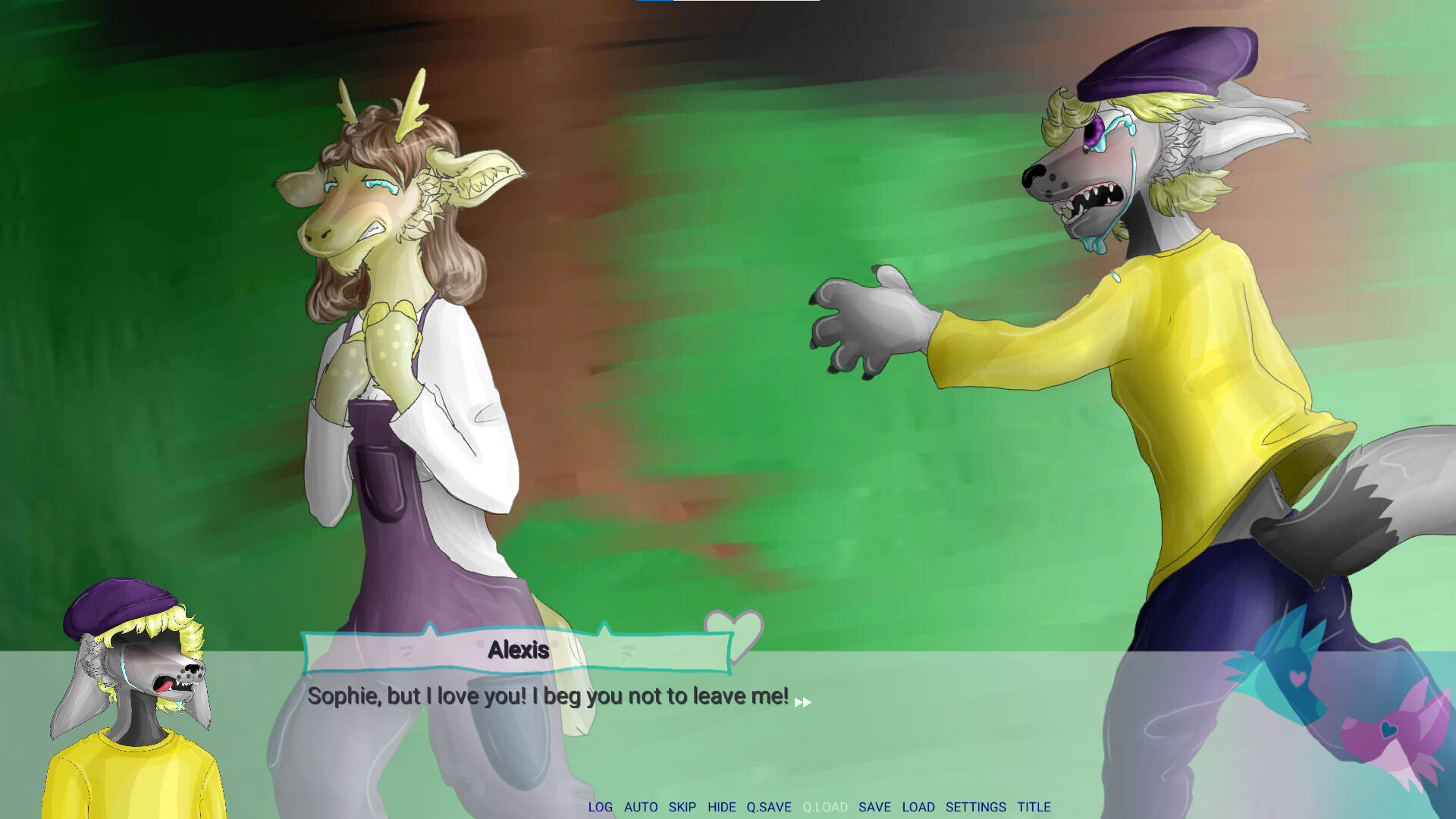Quick save with Q.SAVE

click(769, 807)
